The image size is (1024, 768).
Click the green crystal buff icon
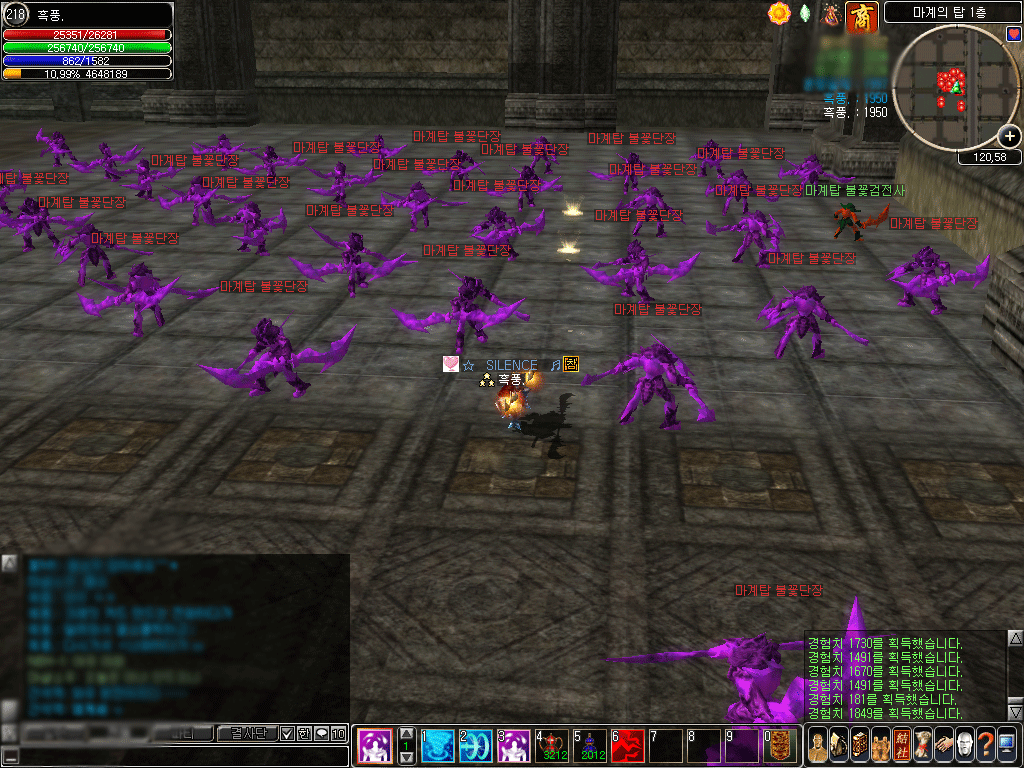point(805,14)
